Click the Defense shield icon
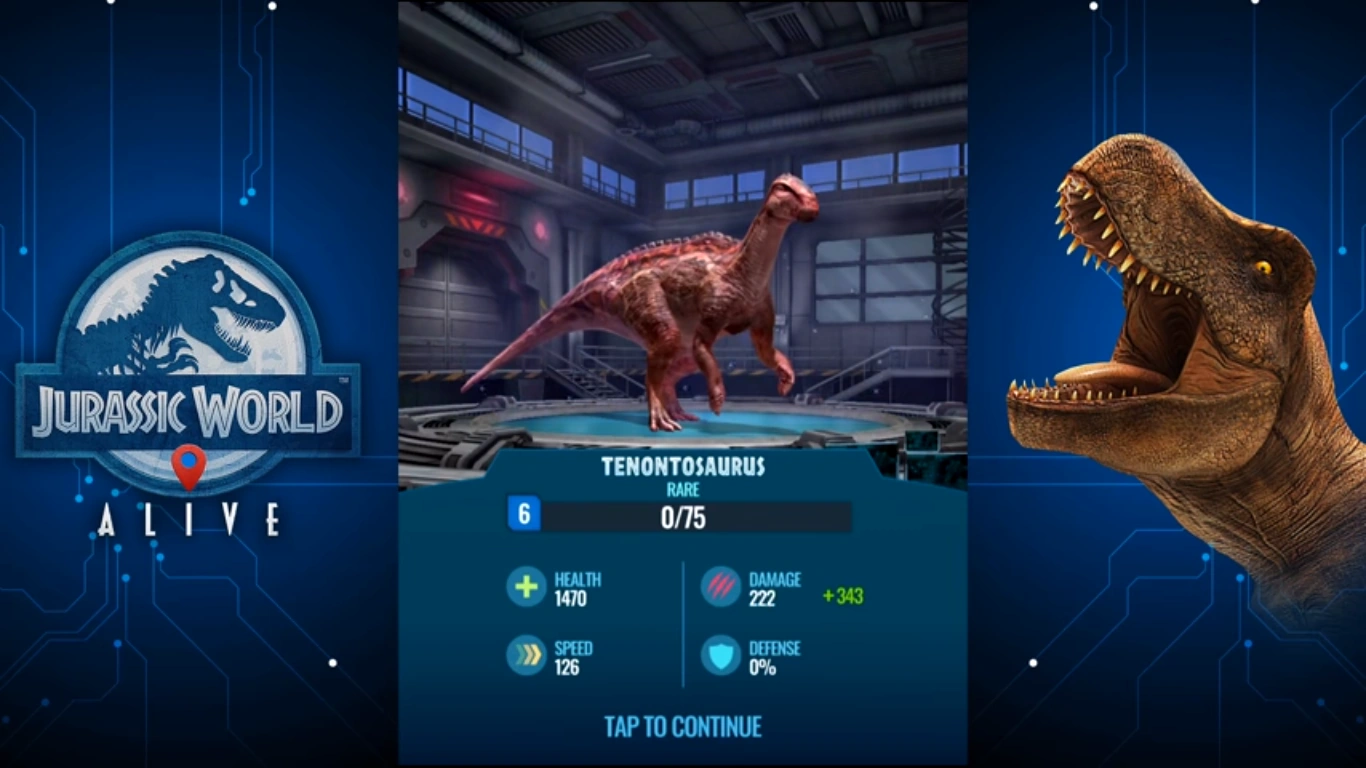 pos(720,654)
